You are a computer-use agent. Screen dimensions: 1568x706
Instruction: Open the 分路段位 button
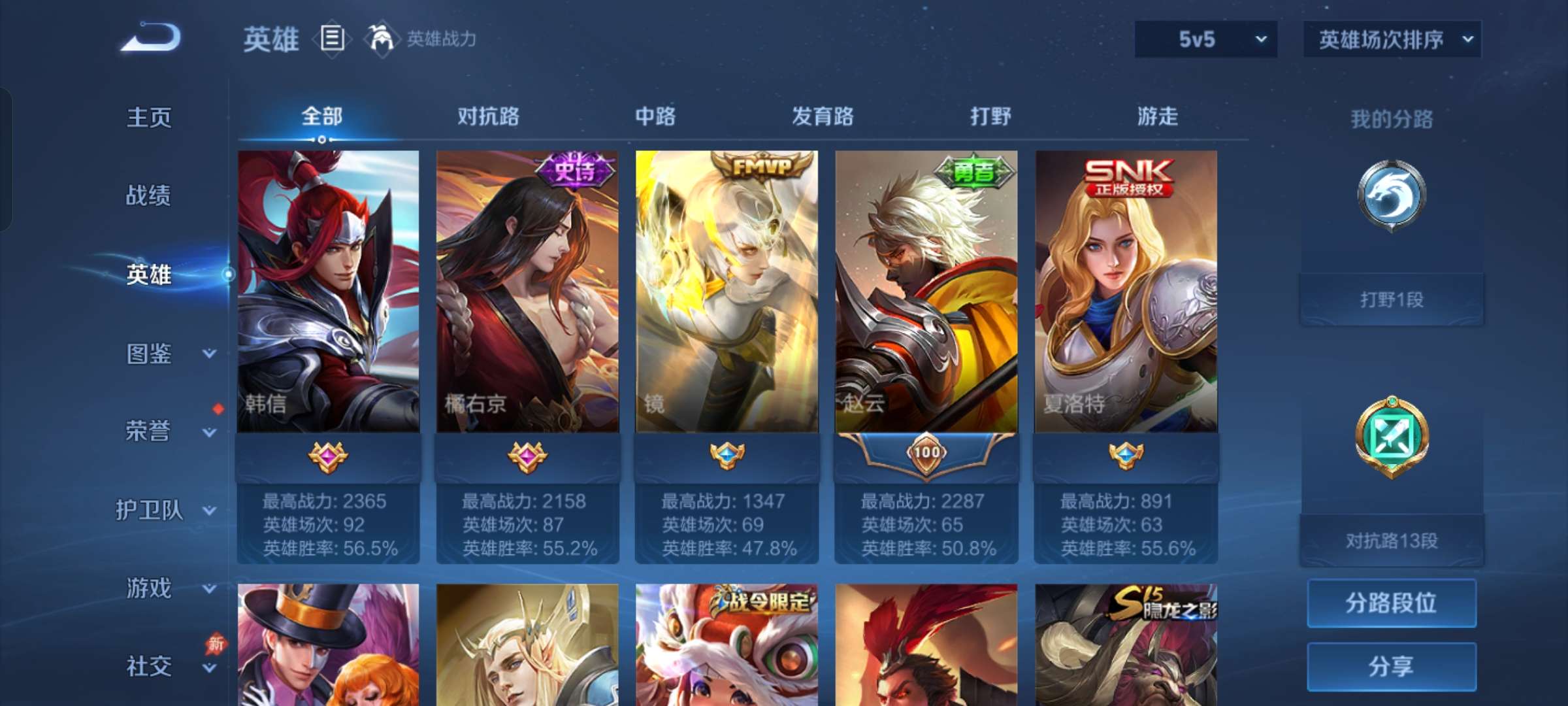point(1392,603)
